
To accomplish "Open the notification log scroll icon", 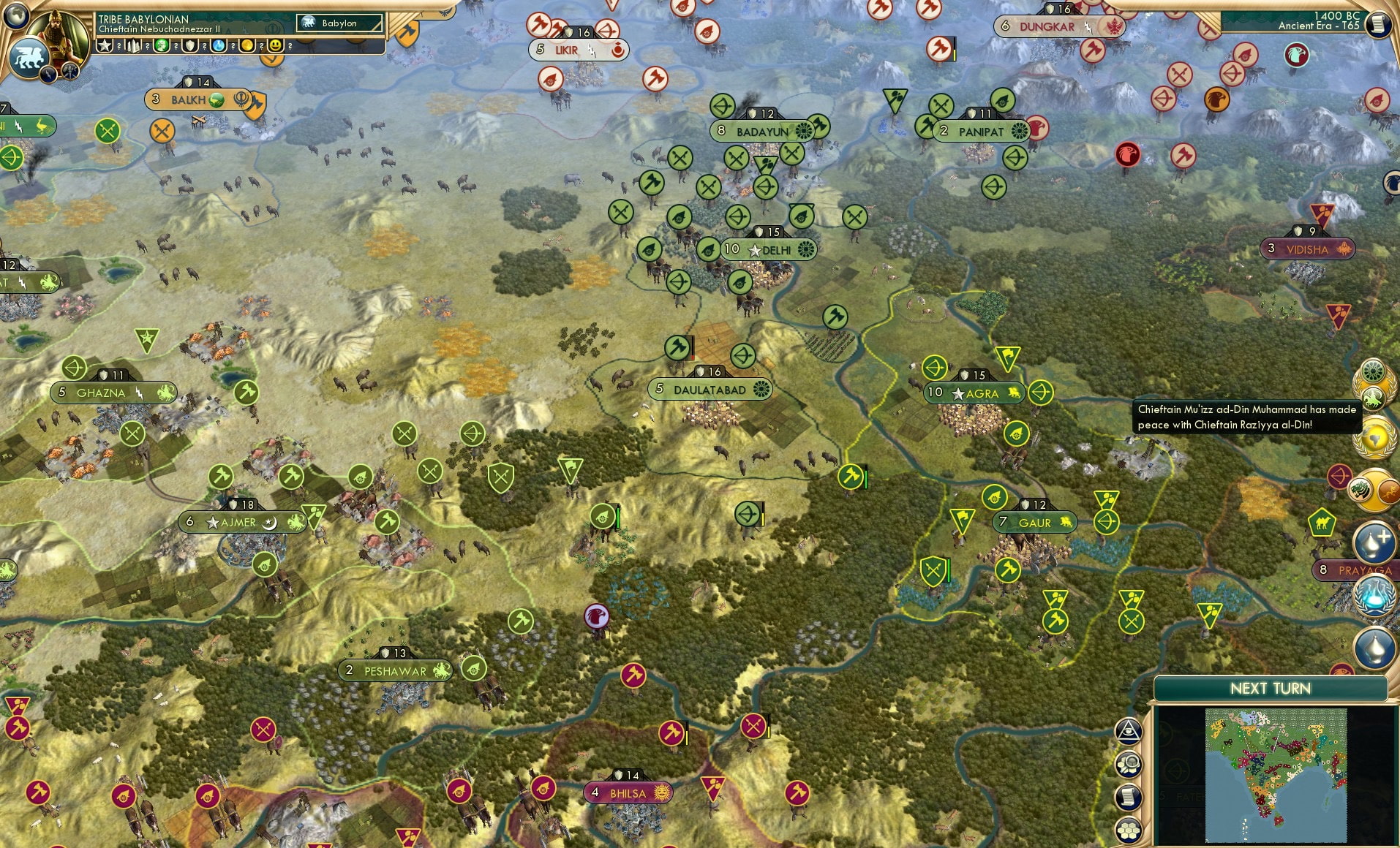I will click(x=1129, y=796).
